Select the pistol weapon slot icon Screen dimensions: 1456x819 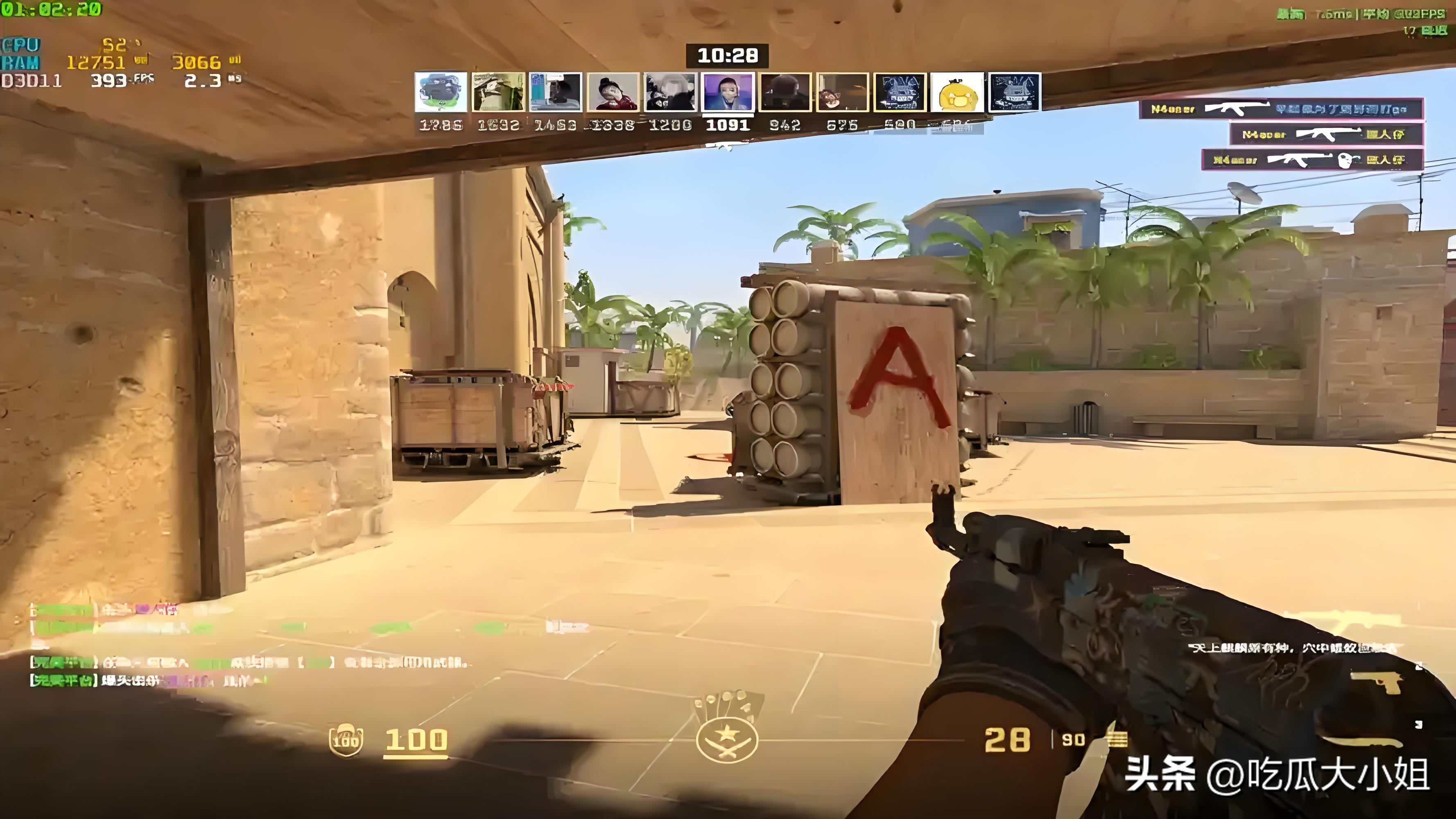tap(1377, 683)
